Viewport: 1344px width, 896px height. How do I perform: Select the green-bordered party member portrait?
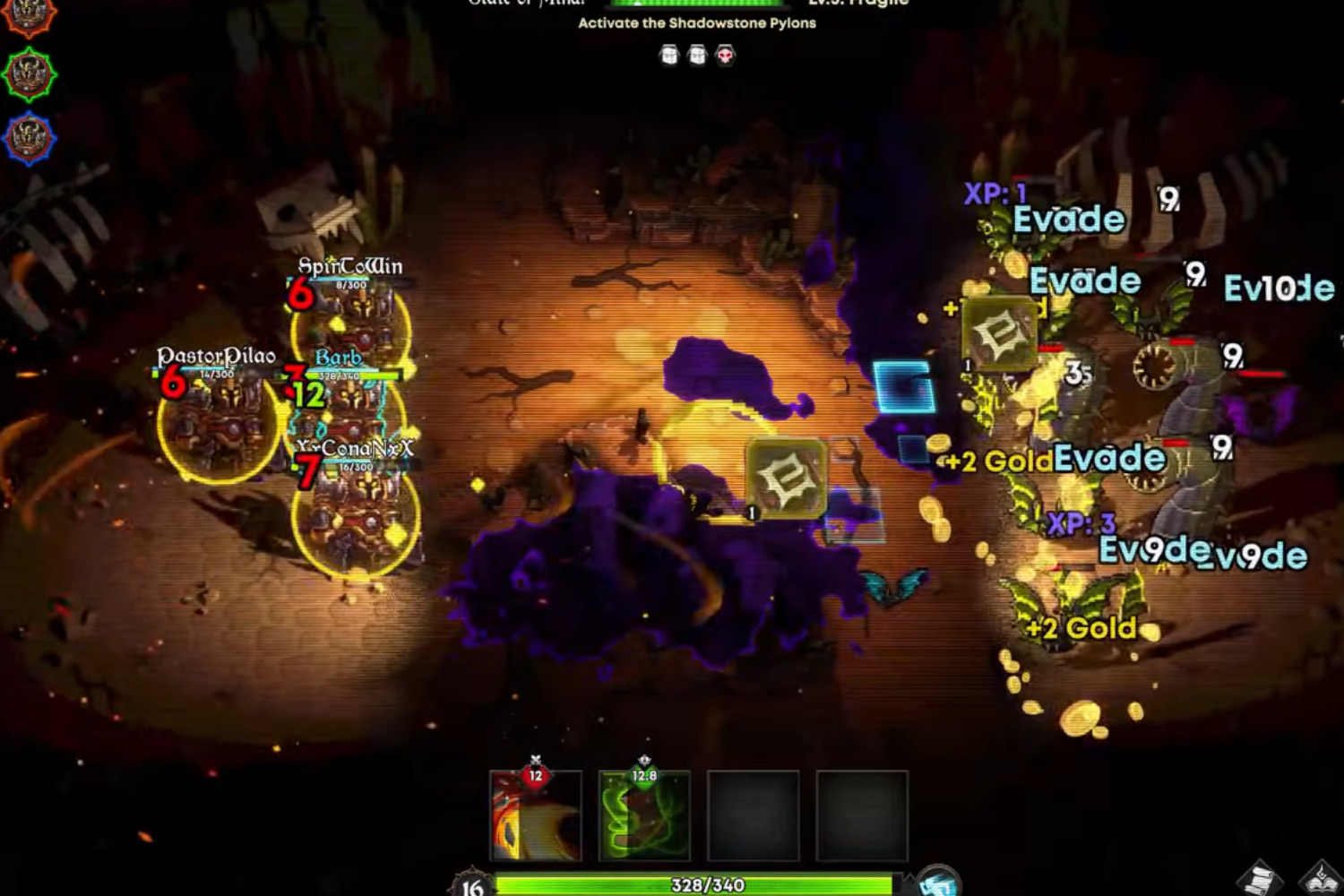point(29,75)
